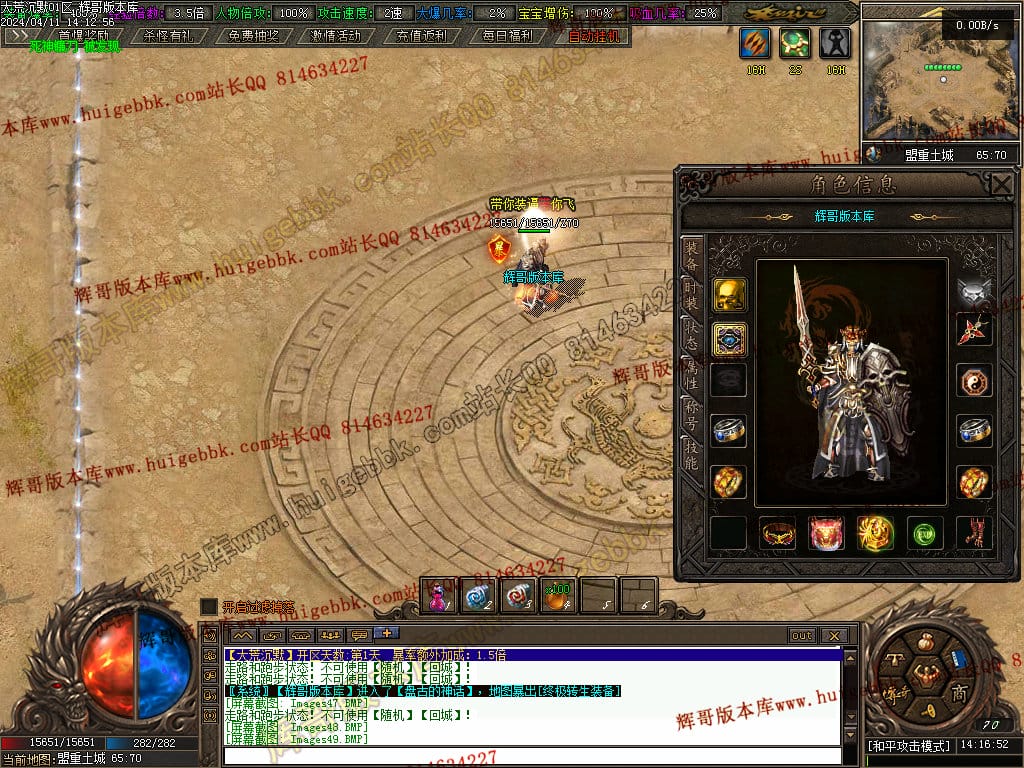
Task: Open the 杀怪有礼 kill reward menu
Action: (169, 35)
